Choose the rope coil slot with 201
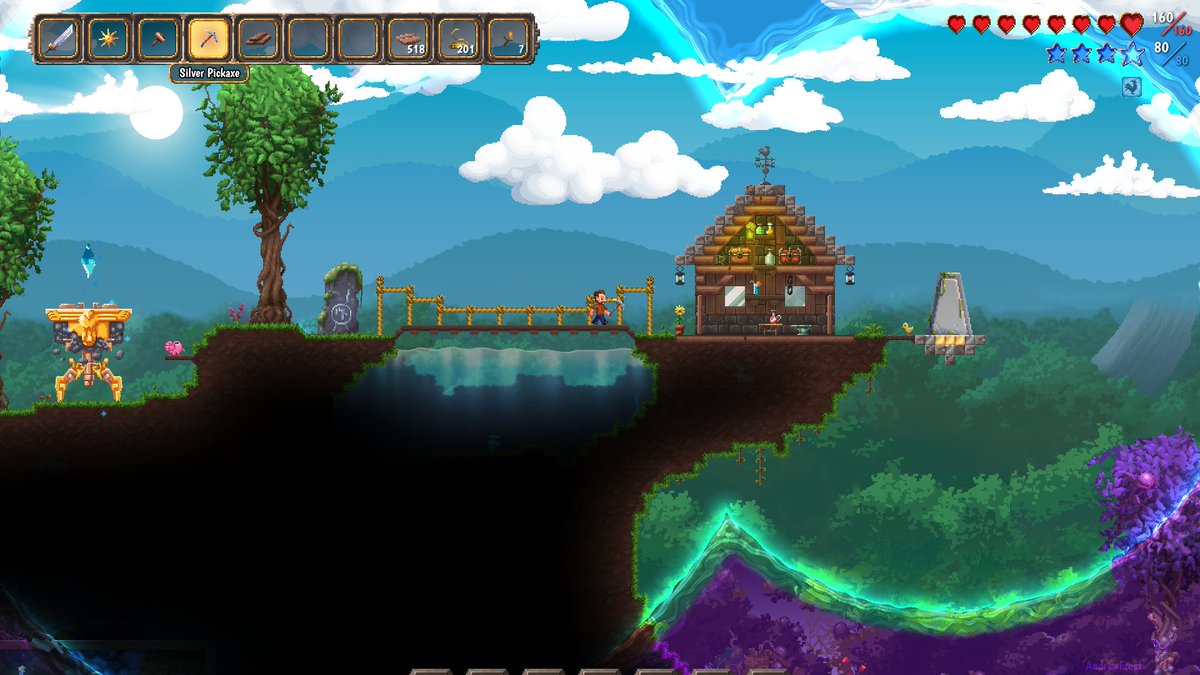 (459, 40)
